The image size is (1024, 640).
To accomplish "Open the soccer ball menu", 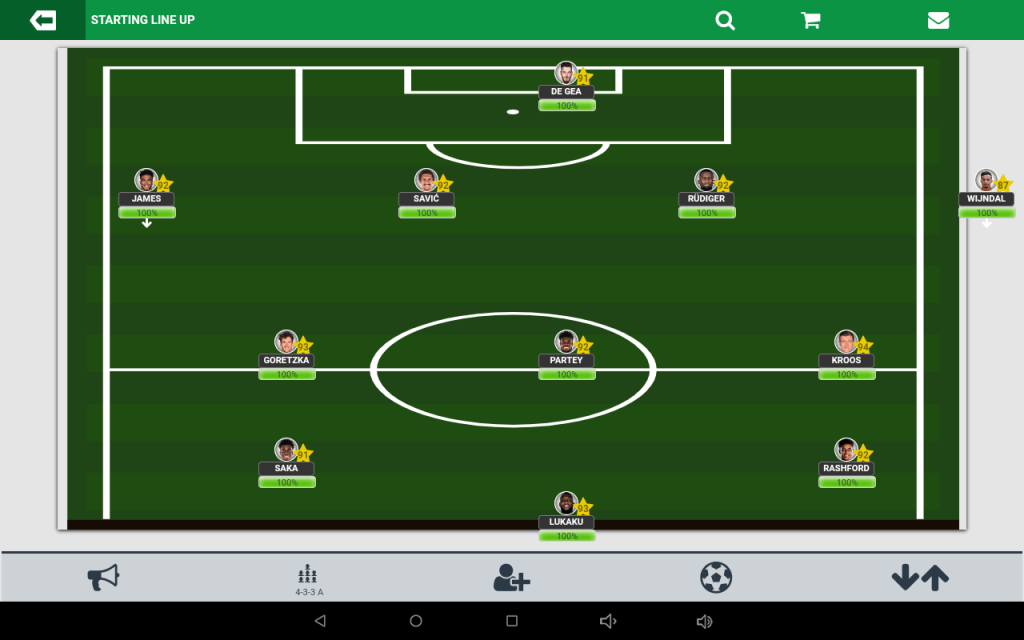I will pos(716,577).
